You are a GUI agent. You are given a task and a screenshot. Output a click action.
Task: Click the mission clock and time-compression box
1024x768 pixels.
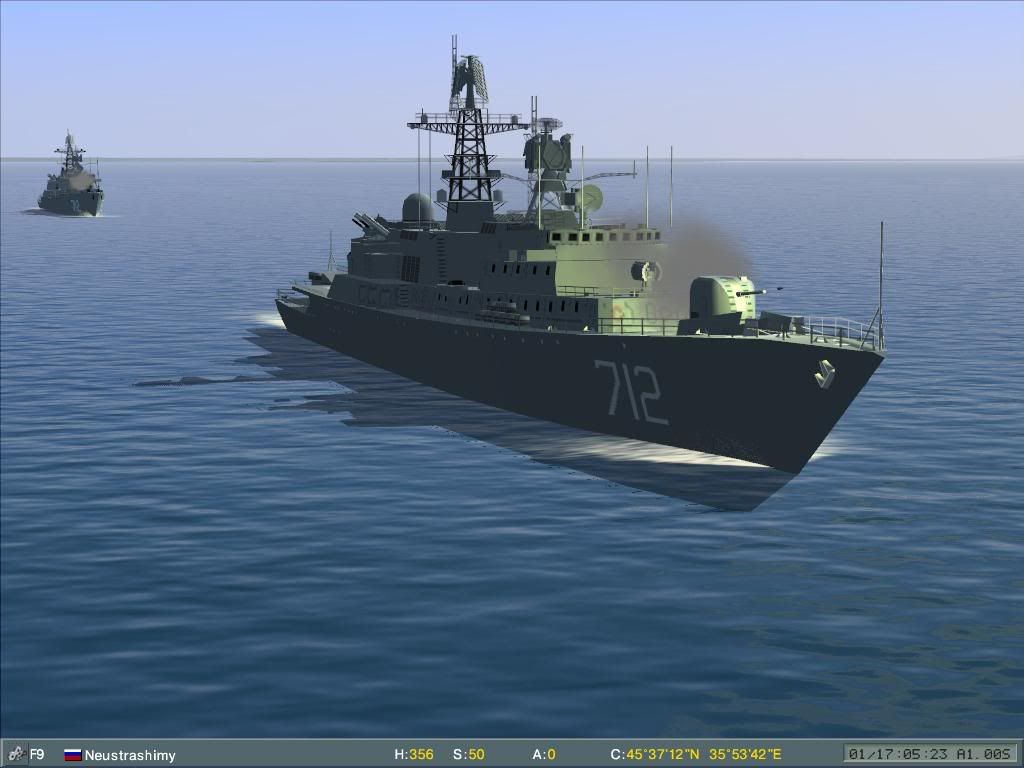(929, 754)
